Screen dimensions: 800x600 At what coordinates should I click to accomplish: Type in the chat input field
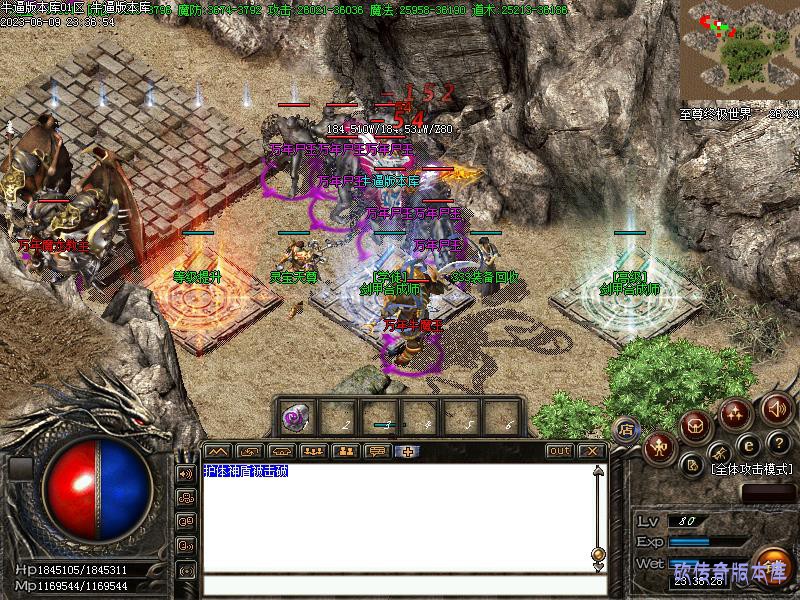pos(400,587)
